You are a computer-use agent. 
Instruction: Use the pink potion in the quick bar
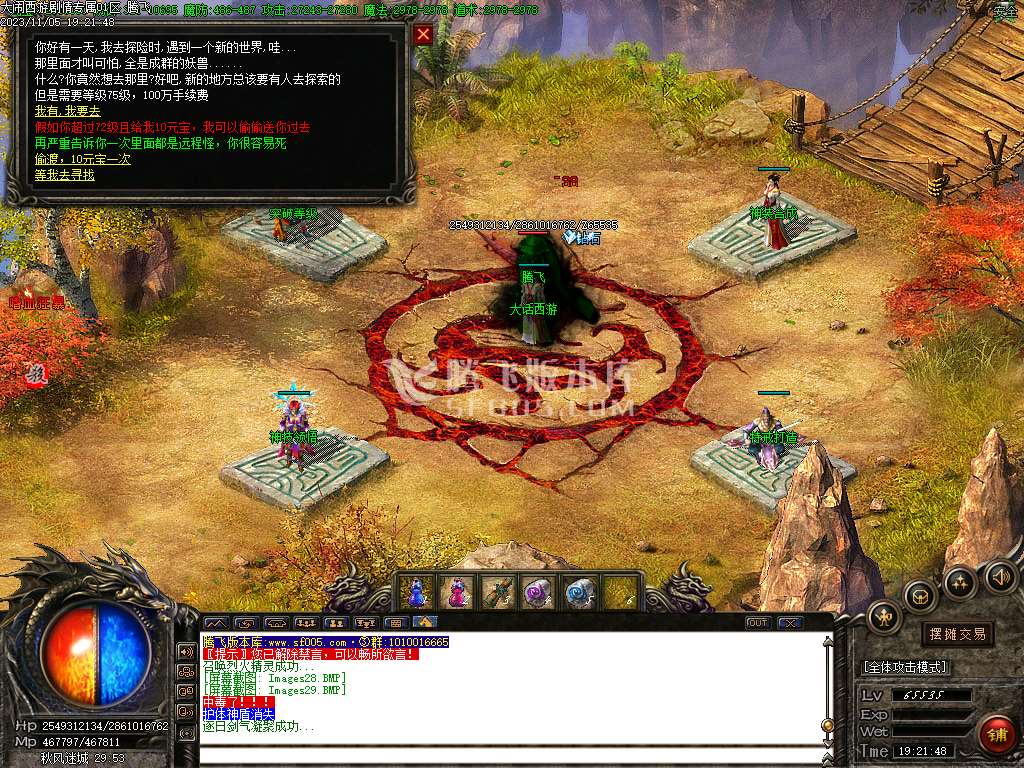pyautogui.click(x=457, y=592)
